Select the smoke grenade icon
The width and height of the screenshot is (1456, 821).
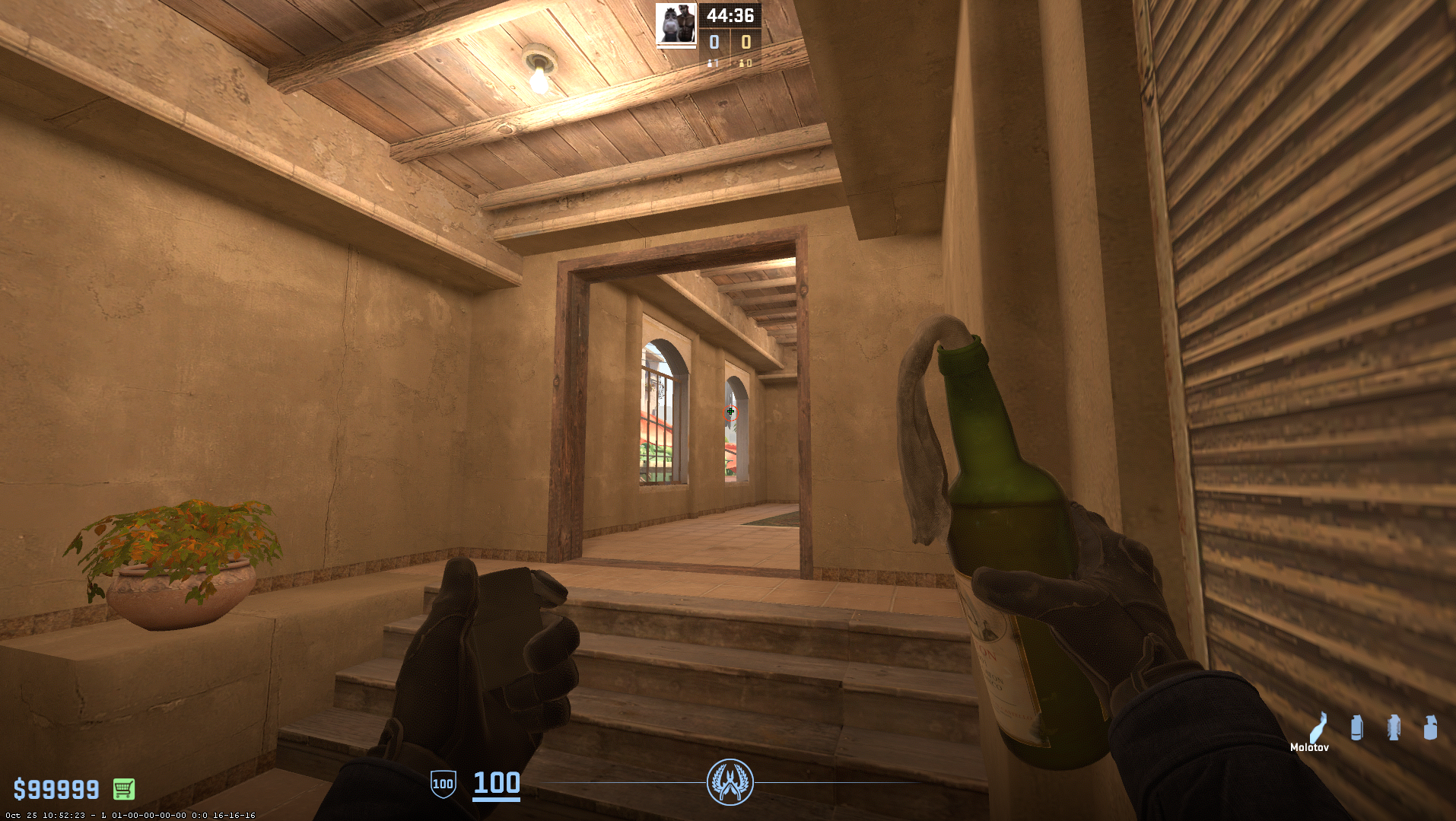[1357, 728]
